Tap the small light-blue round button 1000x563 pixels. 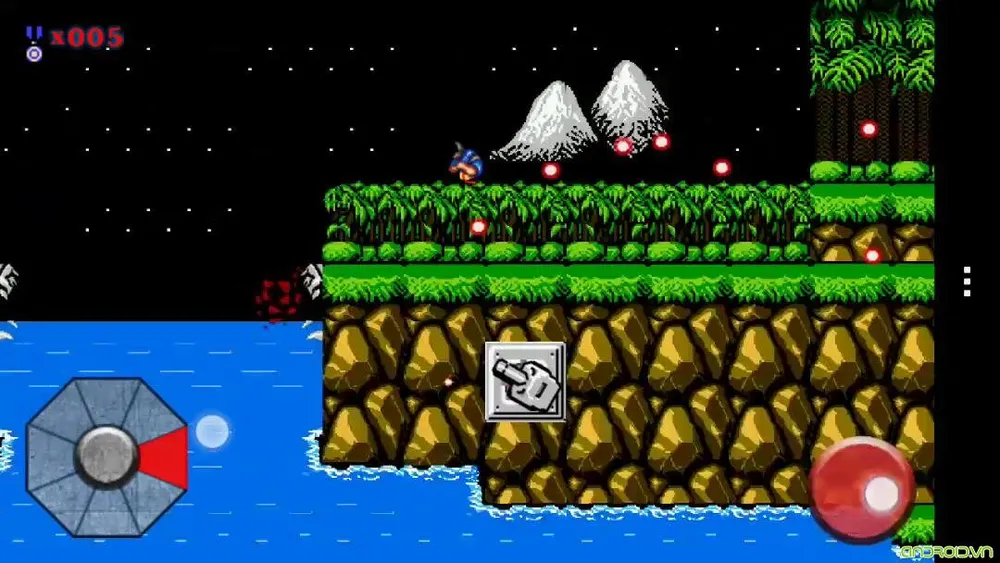(212, 432)
